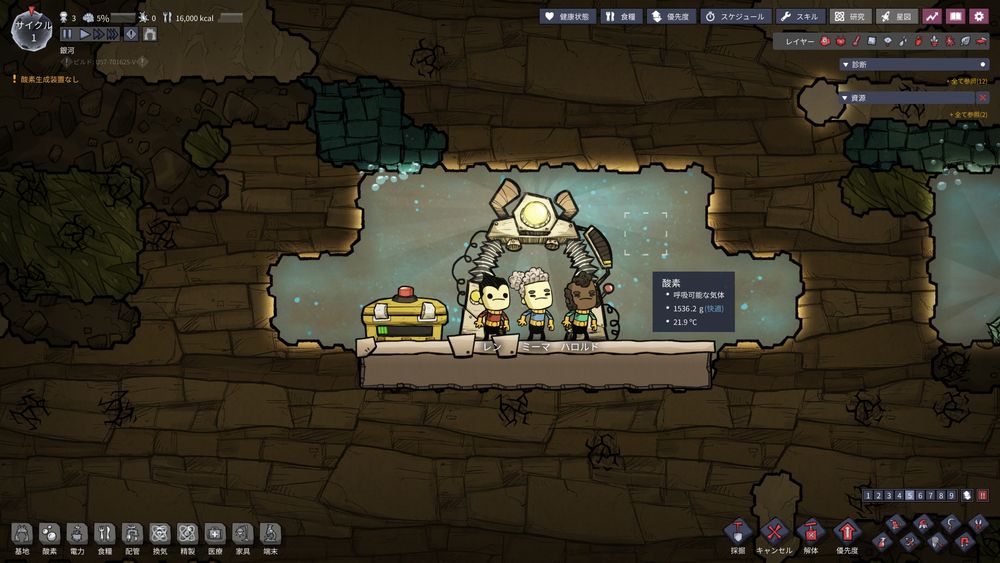Show the スケジュール schedule screen
This screenshot has width=1000, height=563.
pyautogui.click(x=734, y=17)
